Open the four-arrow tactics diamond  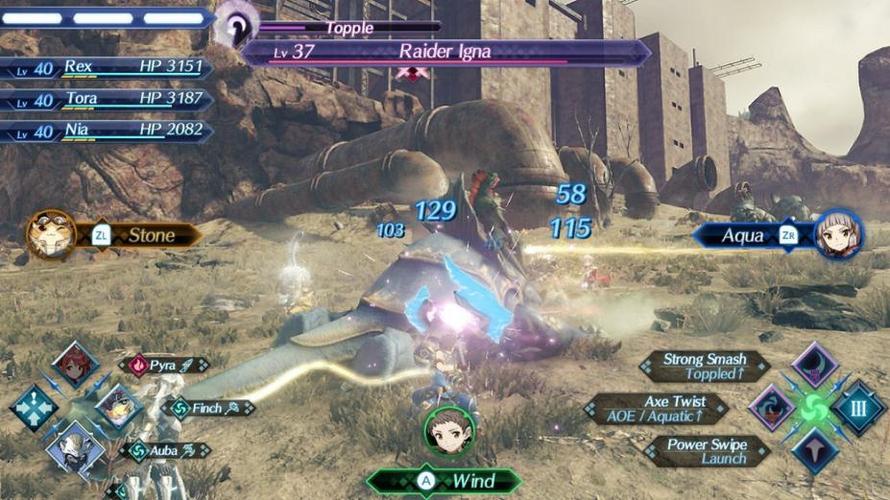tap(34, 408)
